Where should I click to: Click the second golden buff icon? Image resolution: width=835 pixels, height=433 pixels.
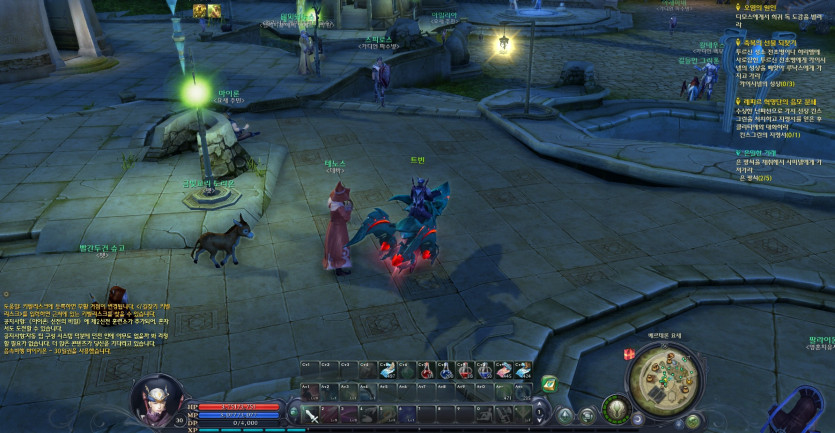click(213, 10)
